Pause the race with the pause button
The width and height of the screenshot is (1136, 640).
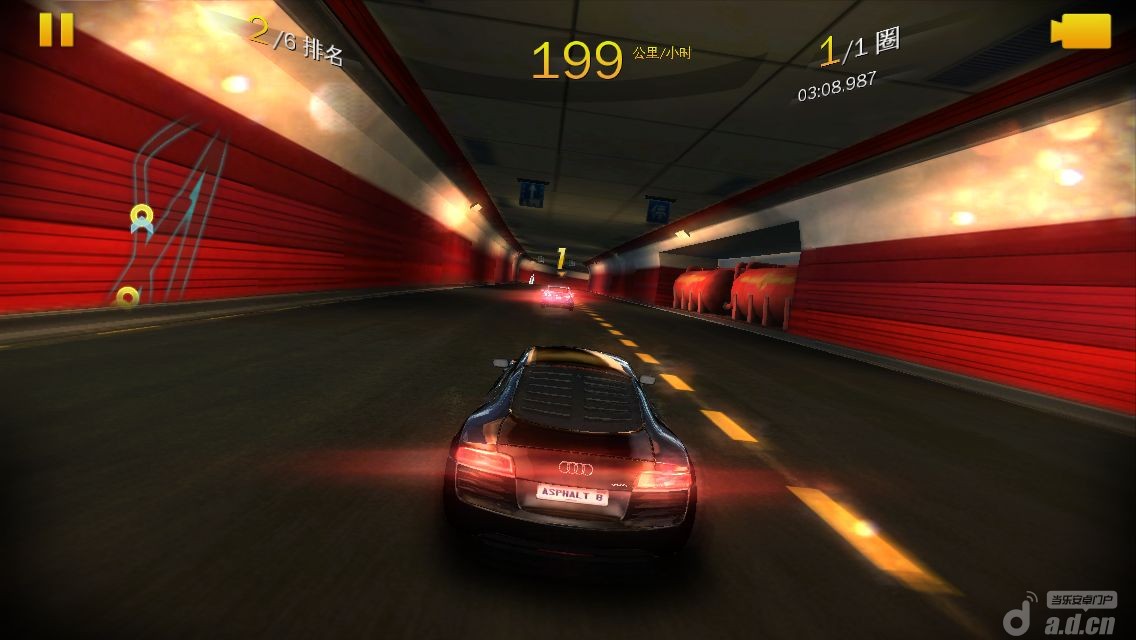(x=56, y=29)
